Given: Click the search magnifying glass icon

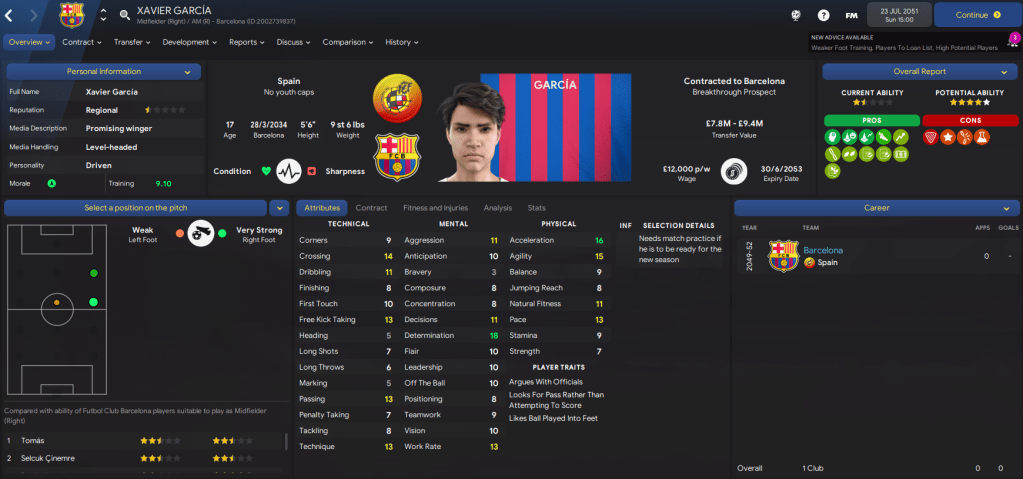Looking at the screenshot, I should 125,15.
